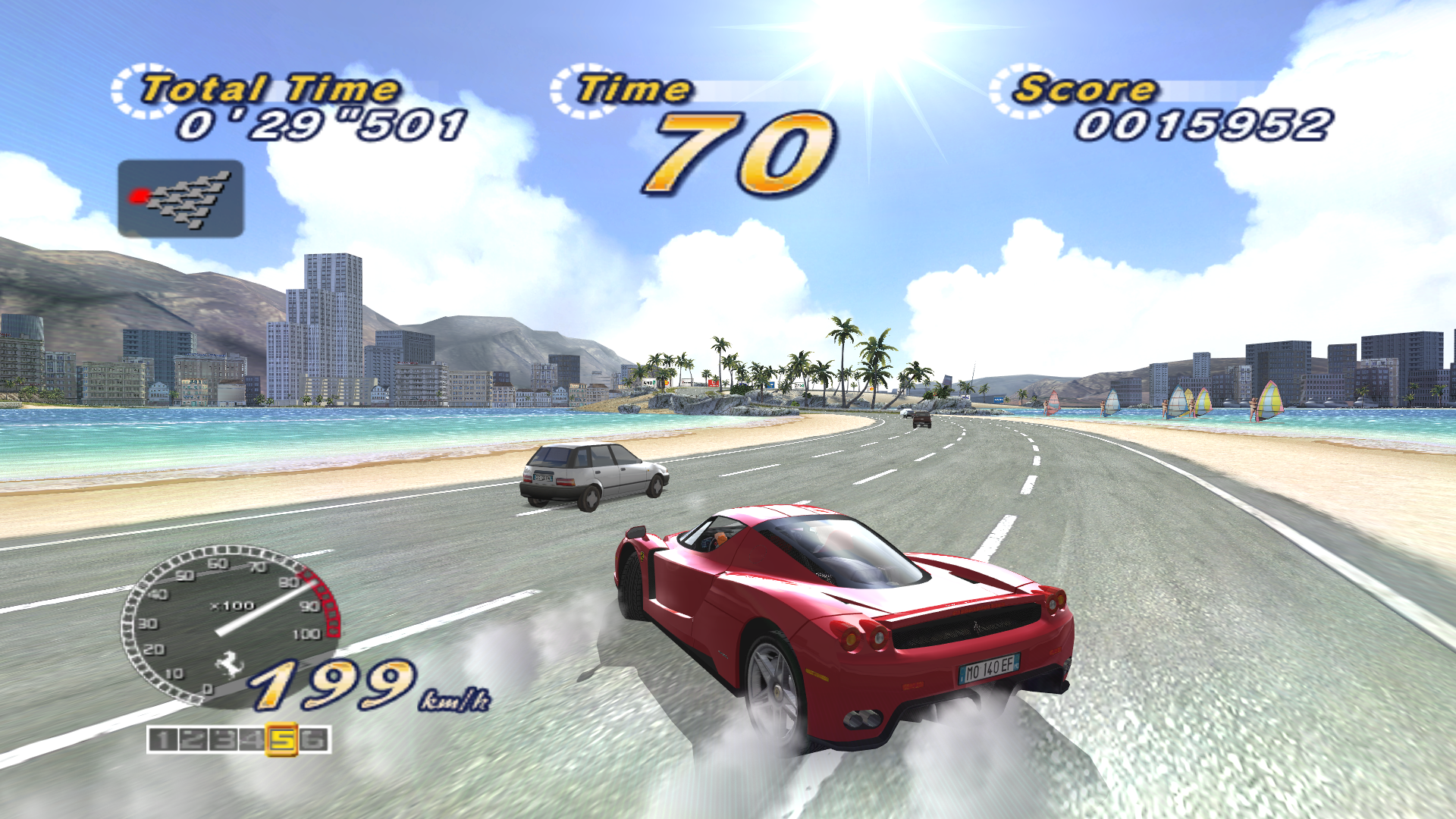Click the tachometer gauge dial
The width and height of the screenshot is (1456, 819).
coord(230,624)
